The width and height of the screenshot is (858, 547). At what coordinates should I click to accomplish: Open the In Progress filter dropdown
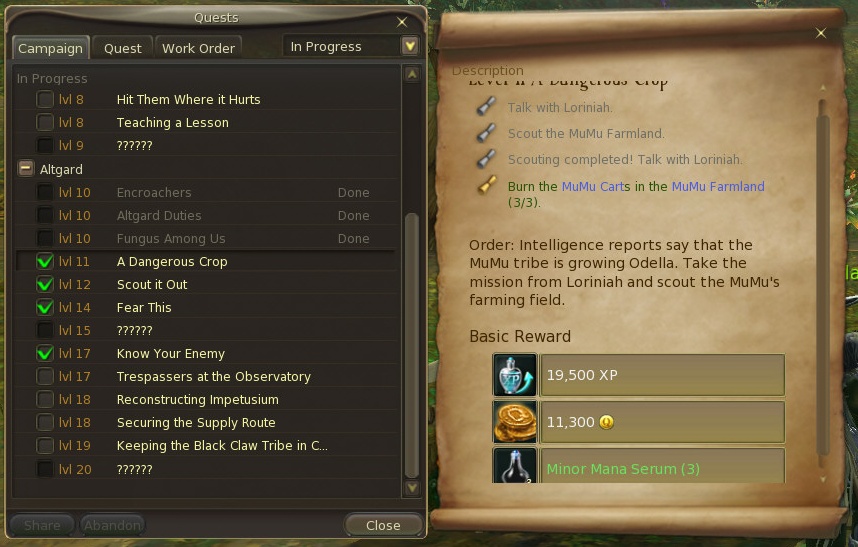409,46
